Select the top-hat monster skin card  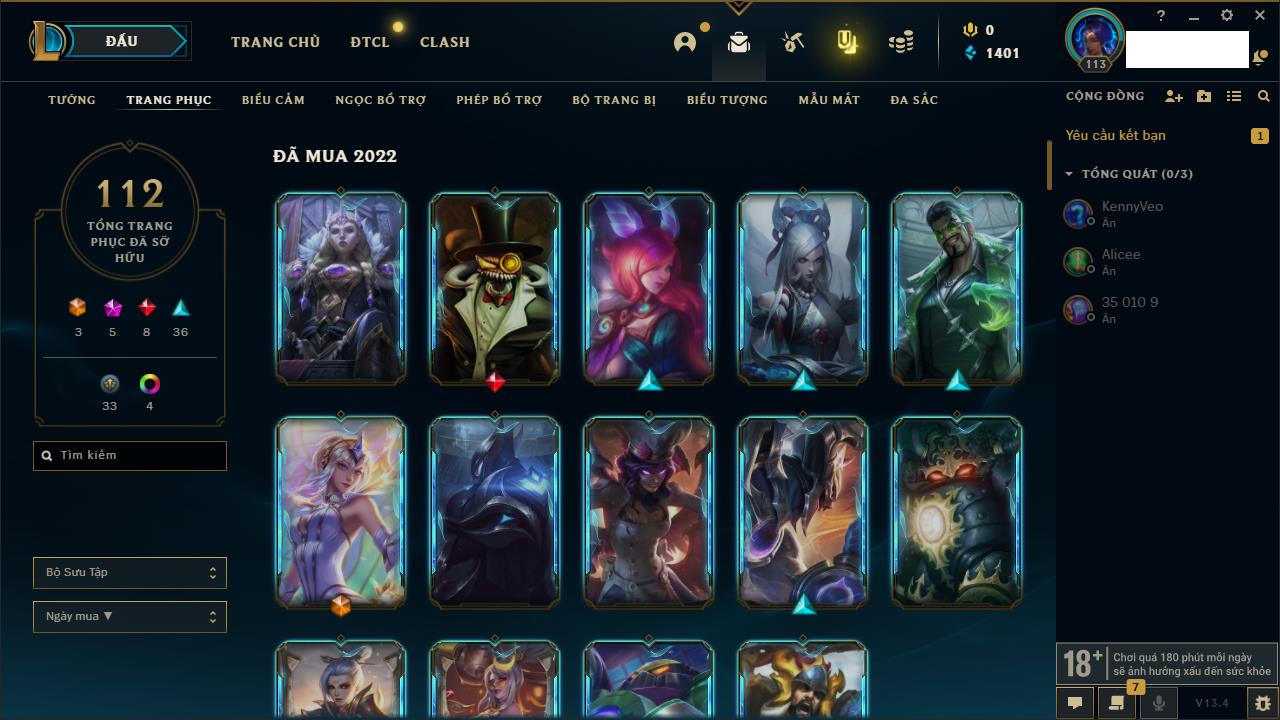pyautogui.click(x=495, y=288)
